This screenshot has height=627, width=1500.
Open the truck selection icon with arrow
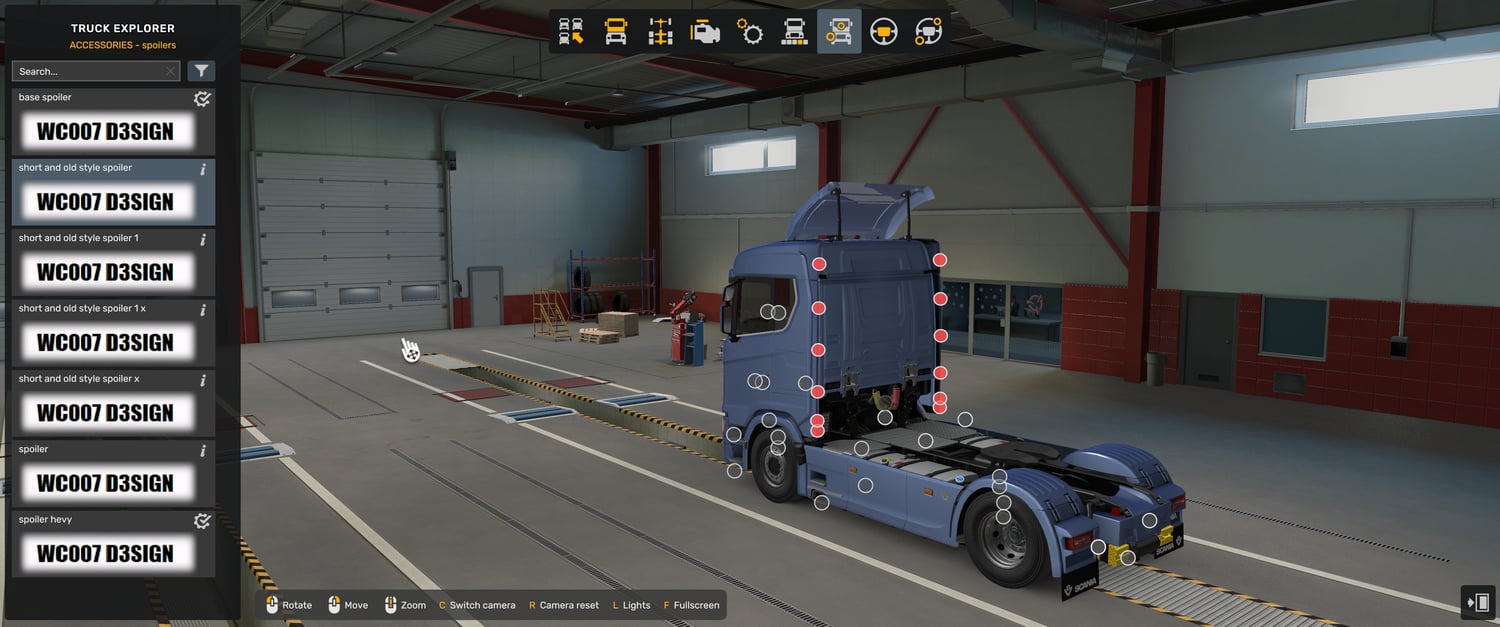[x=571, y=32]
